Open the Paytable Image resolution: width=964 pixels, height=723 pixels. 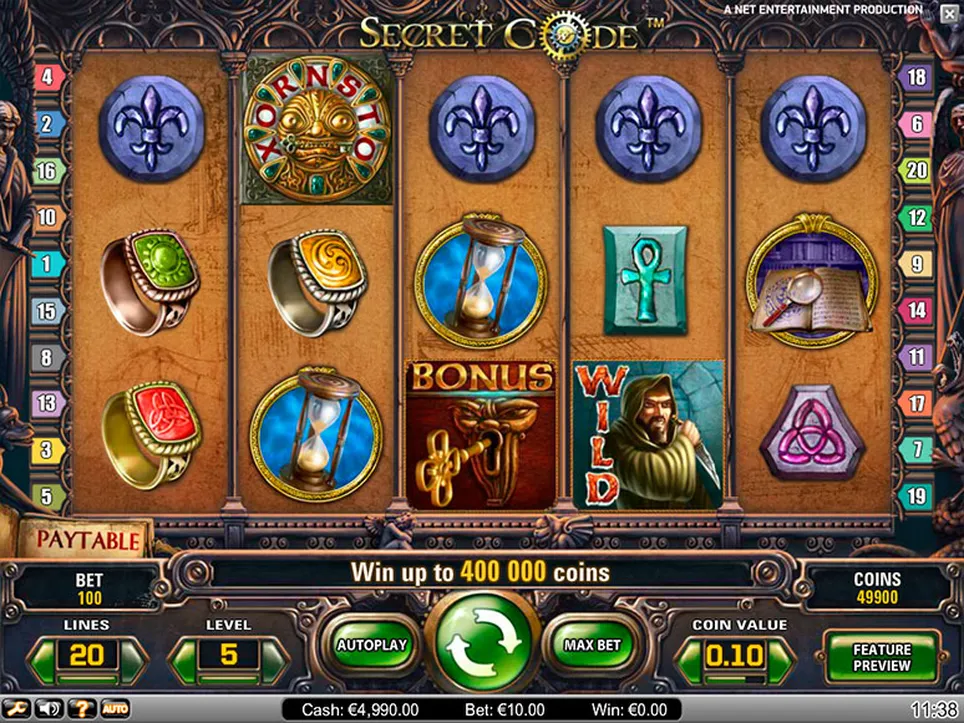87,541
